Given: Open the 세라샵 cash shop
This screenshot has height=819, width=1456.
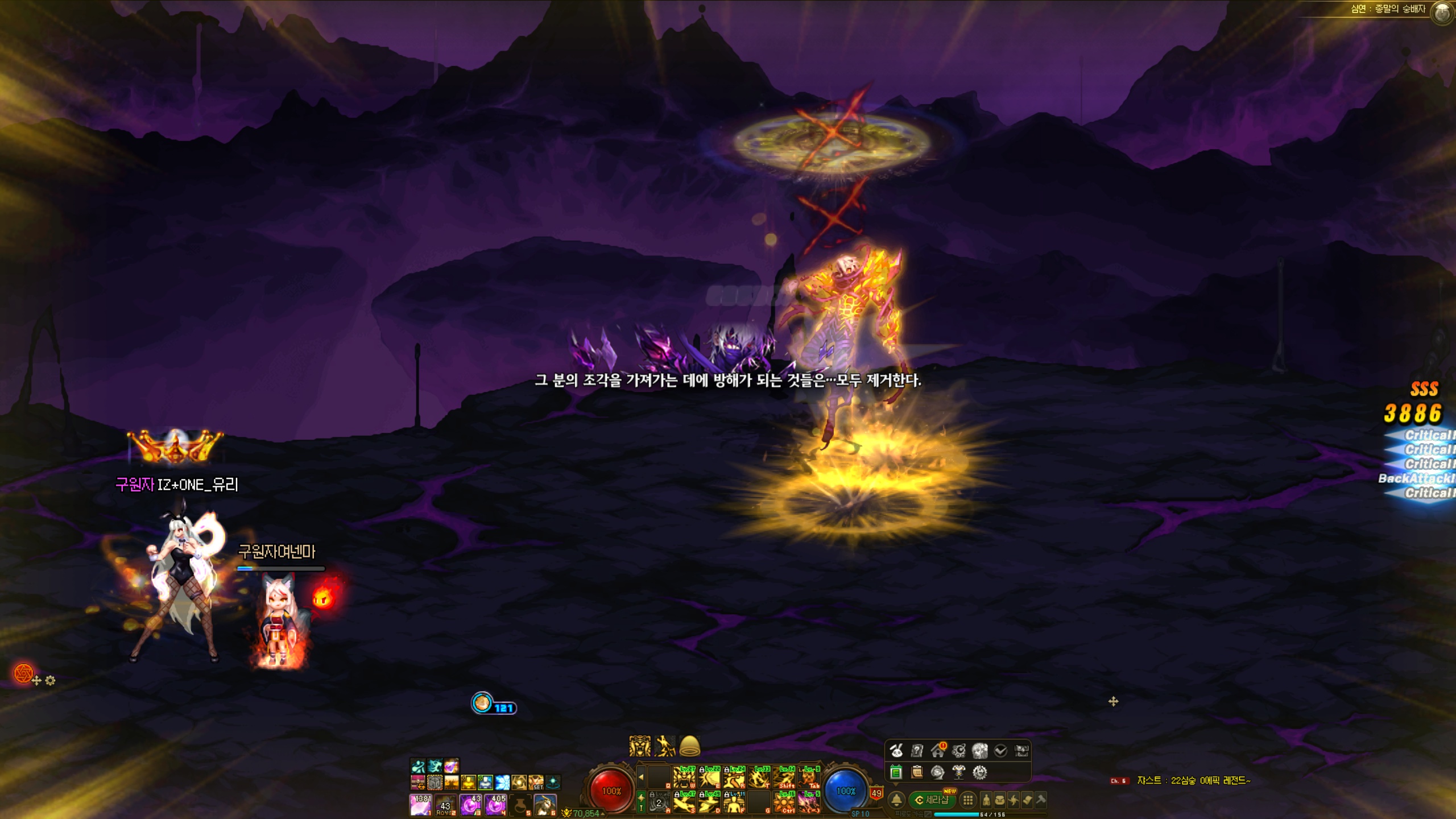Looking at the screenshot, I should click(x=933, y=800).
